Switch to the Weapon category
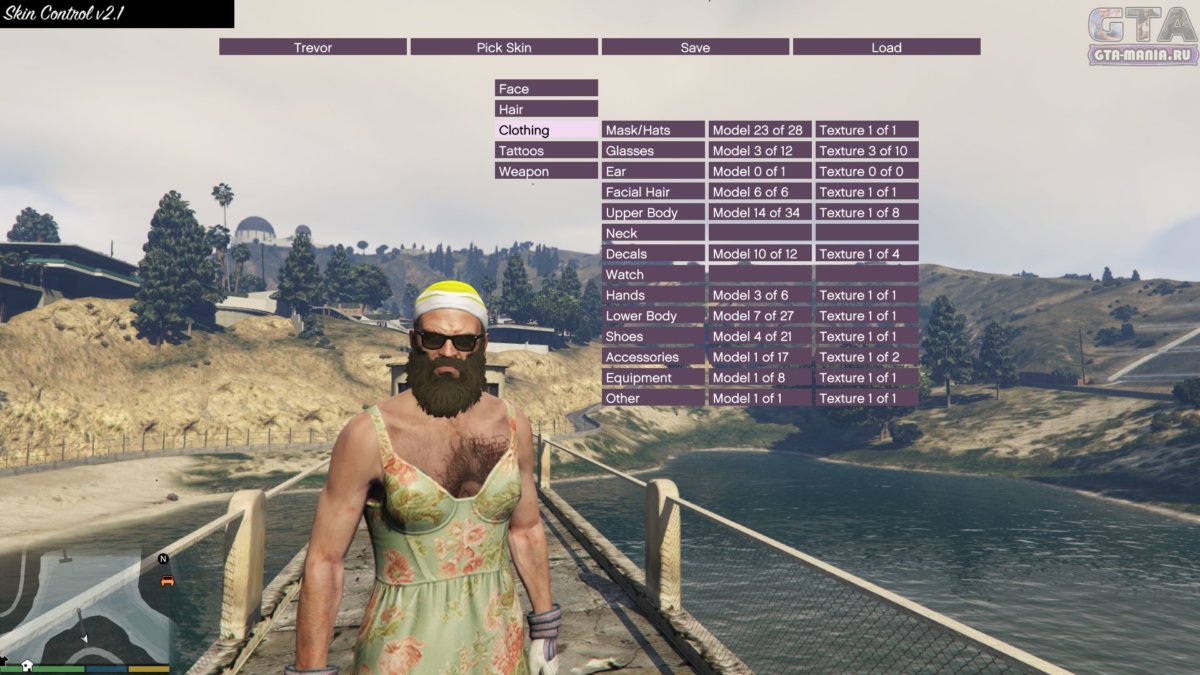This screenshot has width=1200, height=675. 546,171
